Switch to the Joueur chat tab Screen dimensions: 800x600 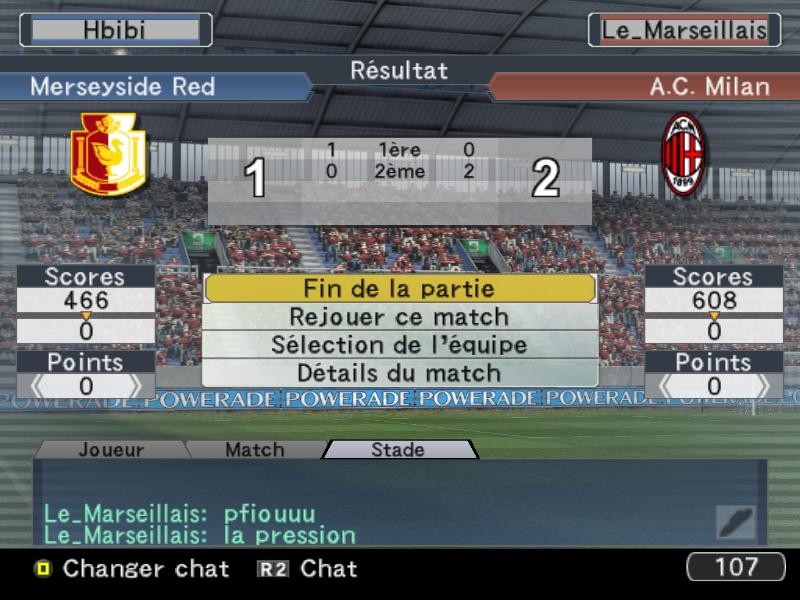111,450
